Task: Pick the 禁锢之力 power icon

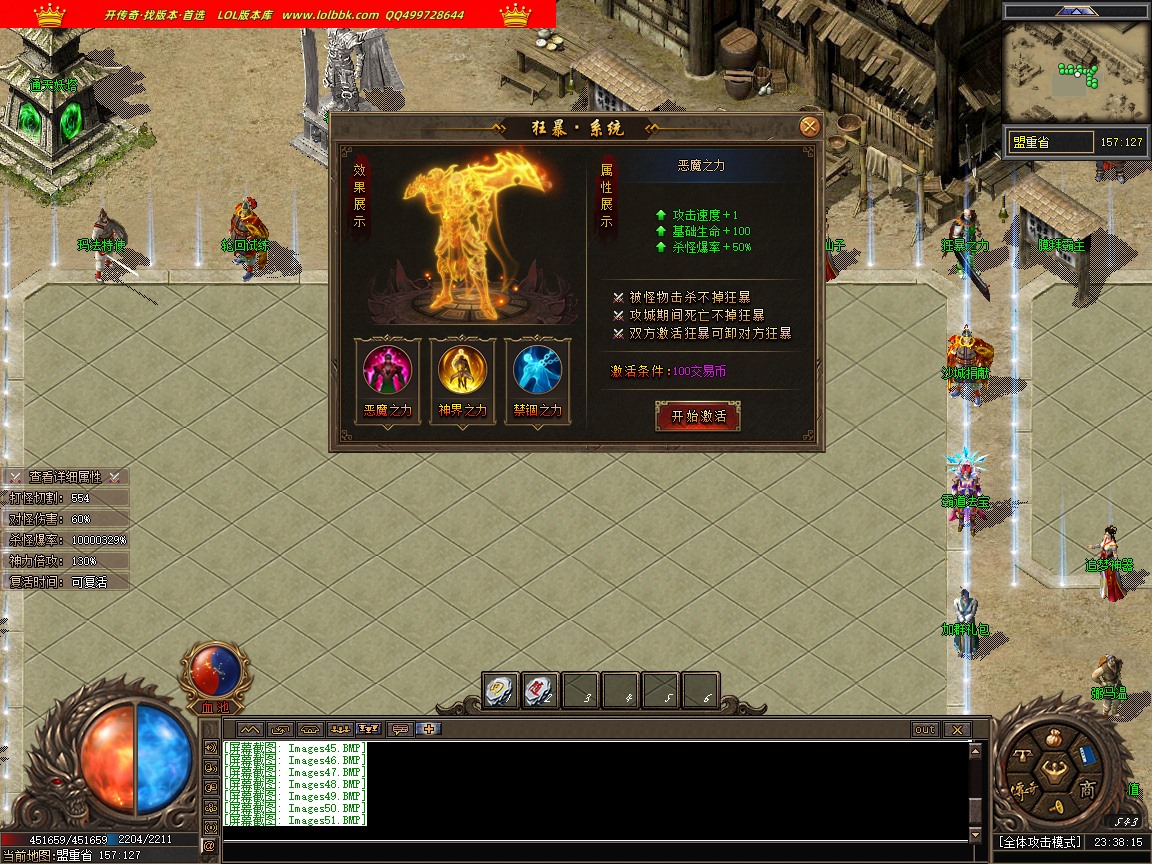Action: pyautogui.click(x=537, y=371)
